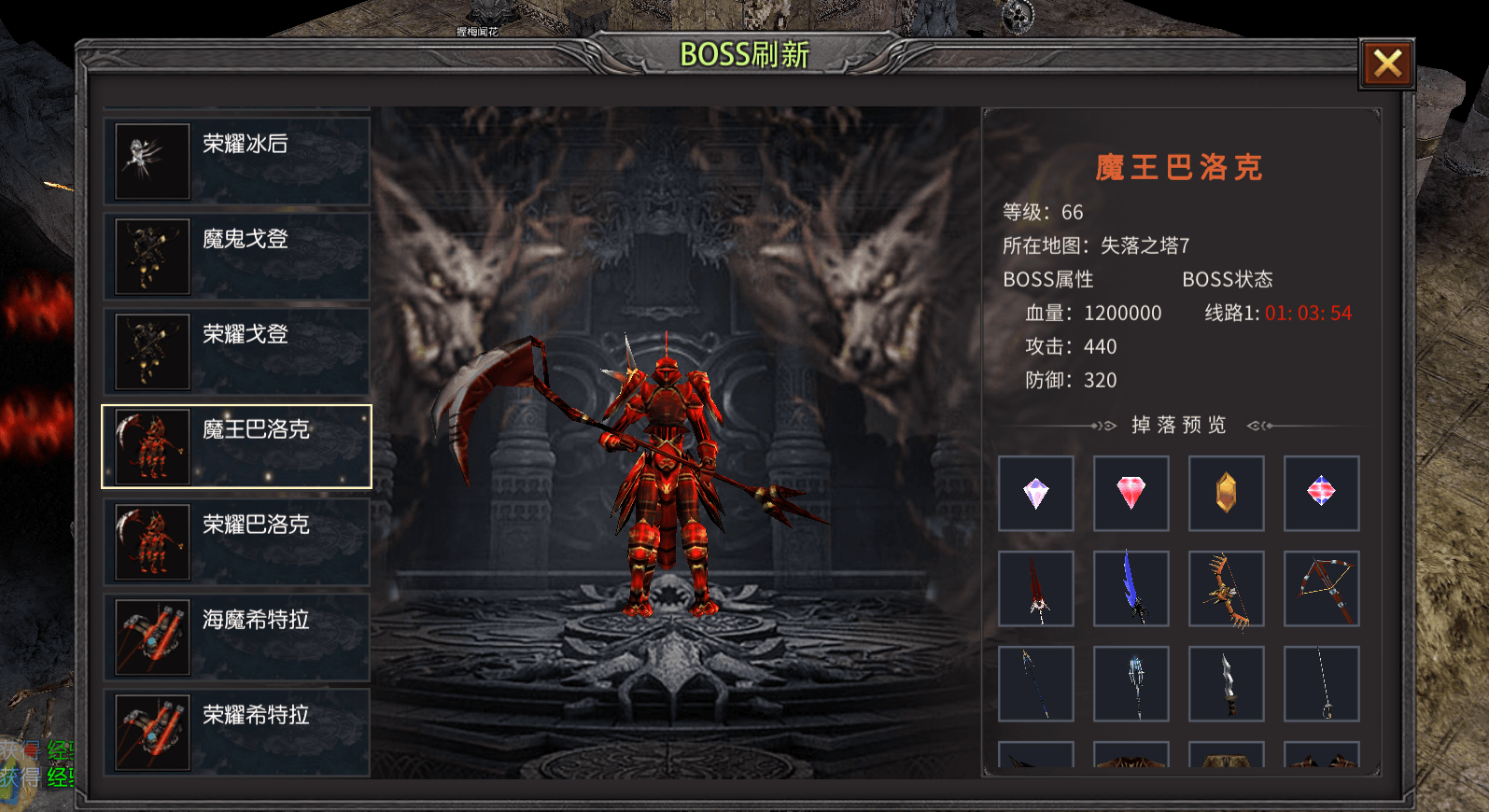Choose 荣耀希特拉 from the list
Viewport: 1489px width, 812px height.
pyautogui.click(x=237, y=732)
